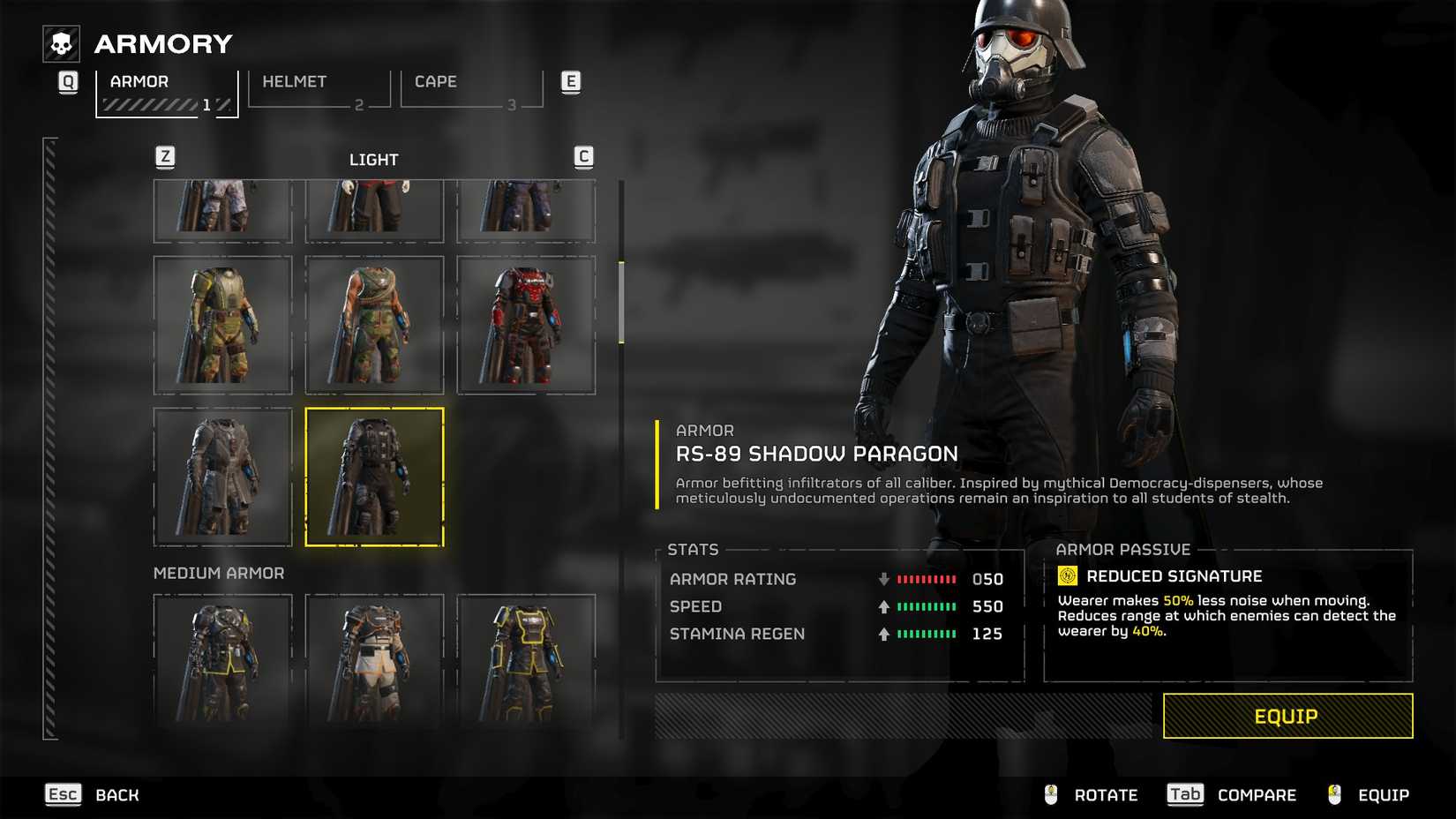Click the mouse icon next to Rotate
Viewport: 1456px width, 819px height.
1049,794
